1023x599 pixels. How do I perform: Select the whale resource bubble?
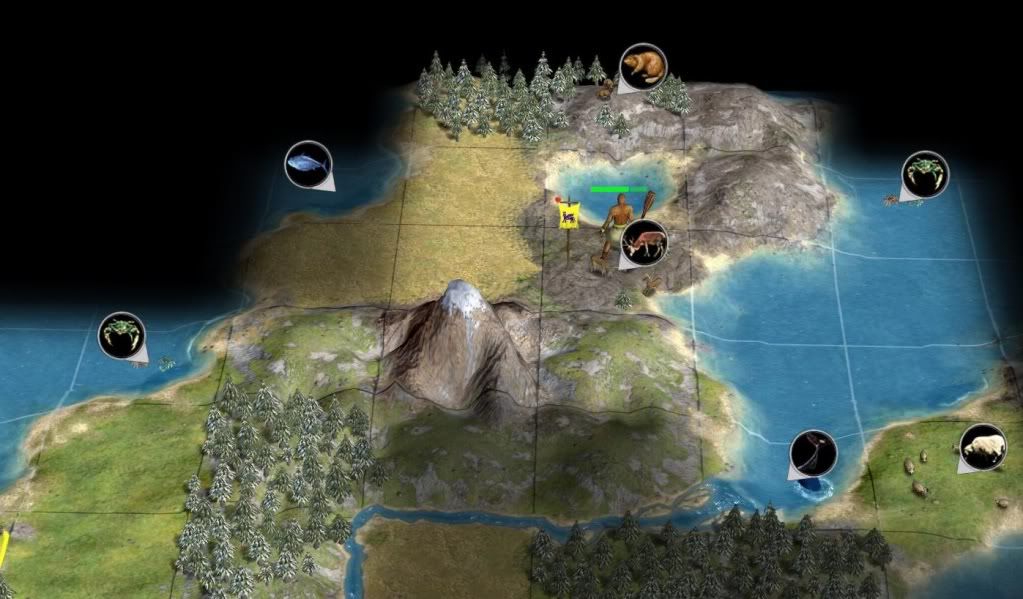[x=812, y=454]
